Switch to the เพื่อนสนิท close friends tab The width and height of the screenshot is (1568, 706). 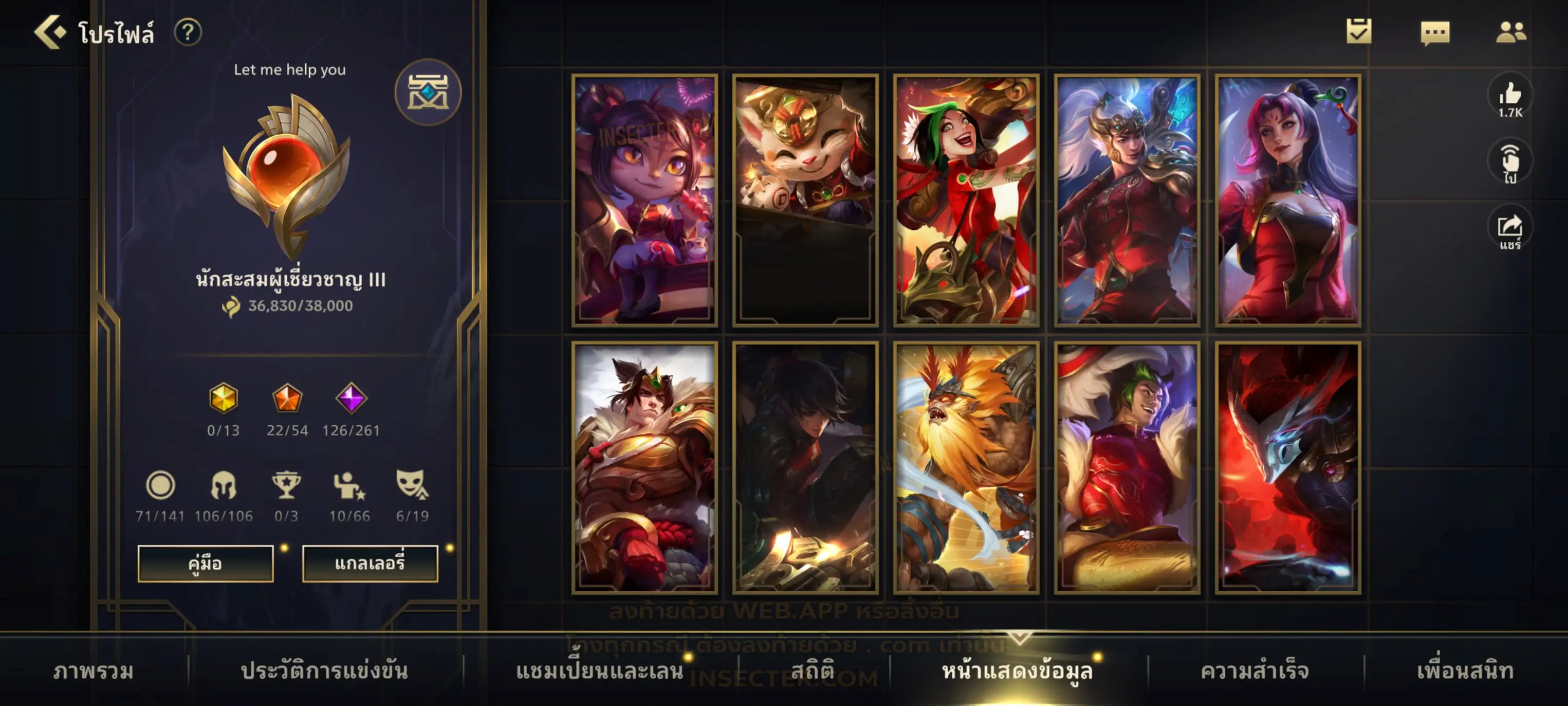click(x=1465, y=671)
